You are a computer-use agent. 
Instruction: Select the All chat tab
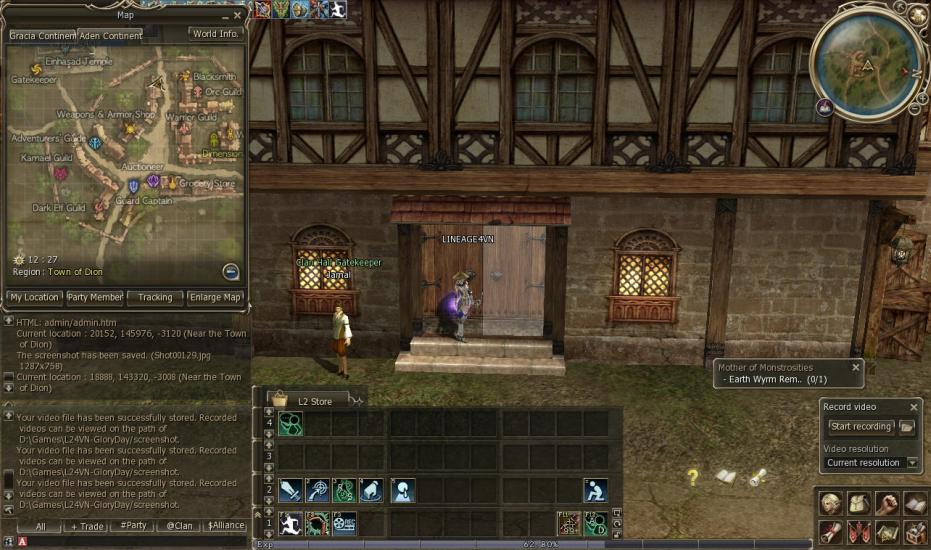click(x=41, y=526)
